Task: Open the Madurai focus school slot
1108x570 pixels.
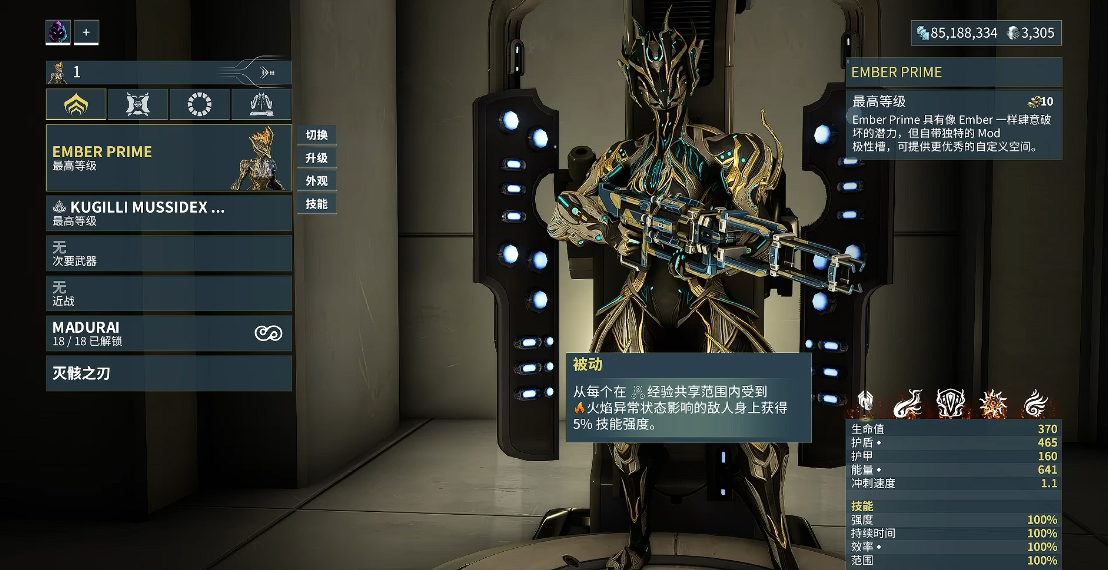Action: click(x=168, y=333)
